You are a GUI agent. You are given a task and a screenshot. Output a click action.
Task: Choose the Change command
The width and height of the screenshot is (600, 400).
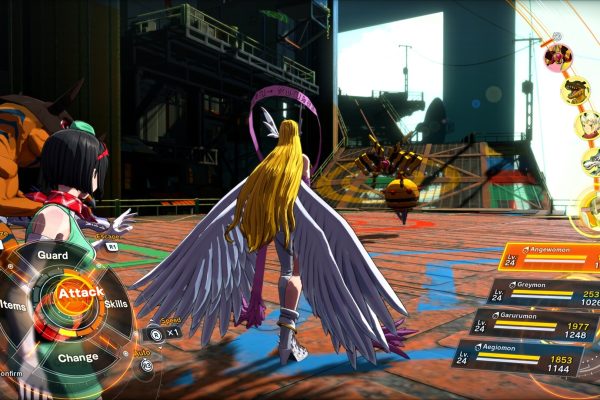coord(78,357)
